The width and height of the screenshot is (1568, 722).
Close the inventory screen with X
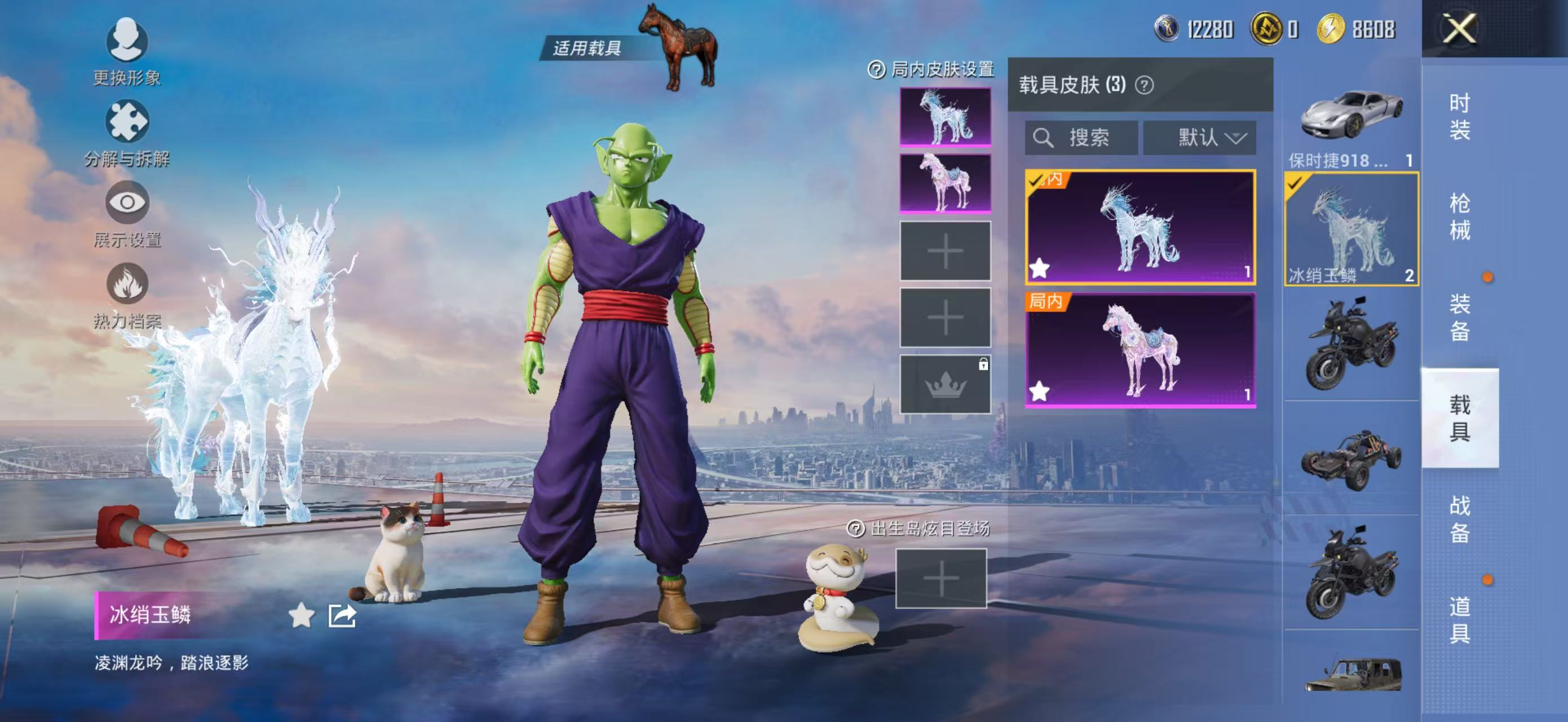[1459, 29]
